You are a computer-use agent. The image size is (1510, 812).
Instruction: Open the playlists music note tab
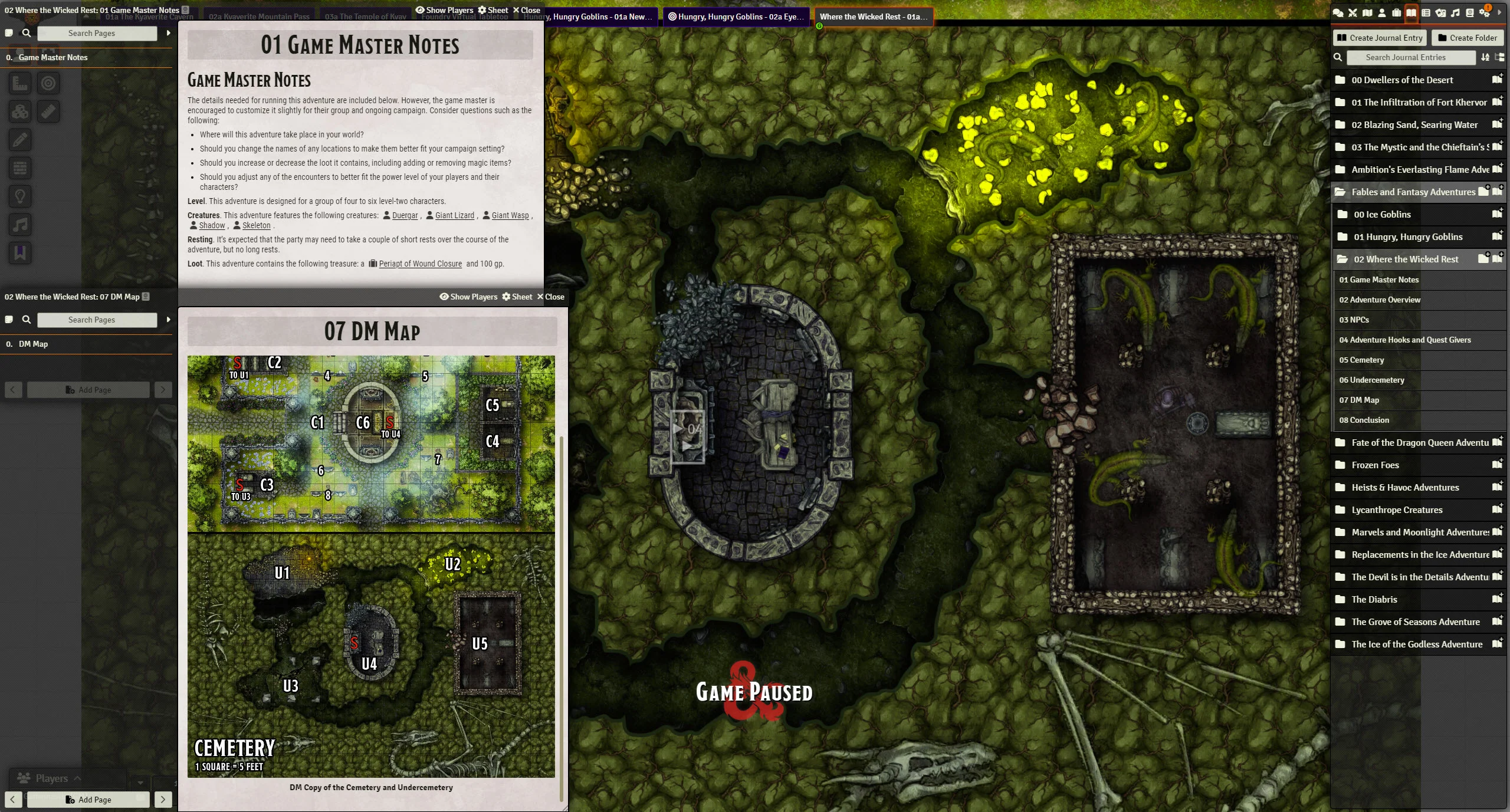[1455, 12]
